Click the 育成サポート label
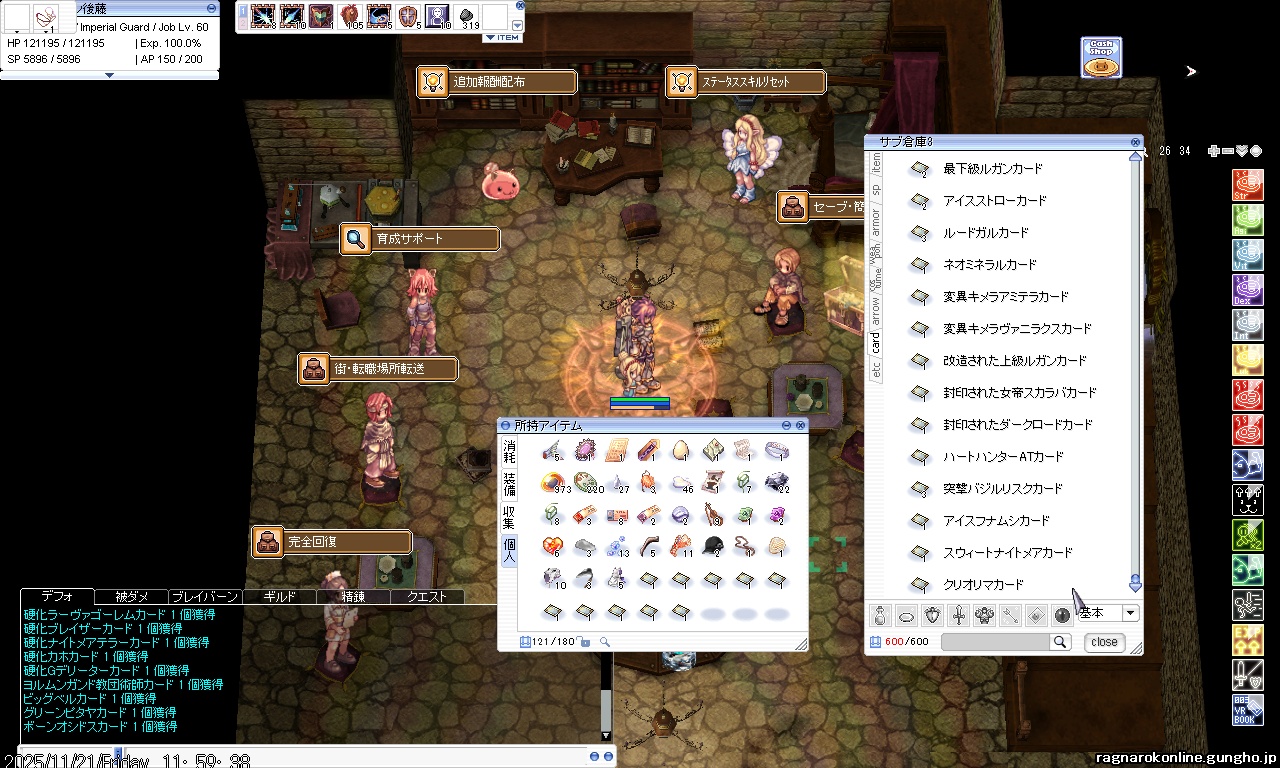The height and width of the screenshot is (768, 1280). (420, 239)
